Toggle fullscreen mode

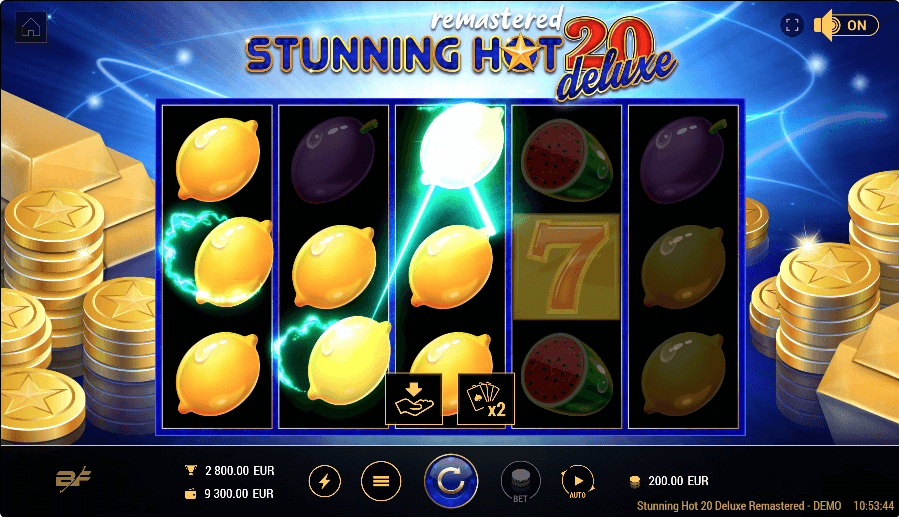pyautogui.click(x=792, y=26)
